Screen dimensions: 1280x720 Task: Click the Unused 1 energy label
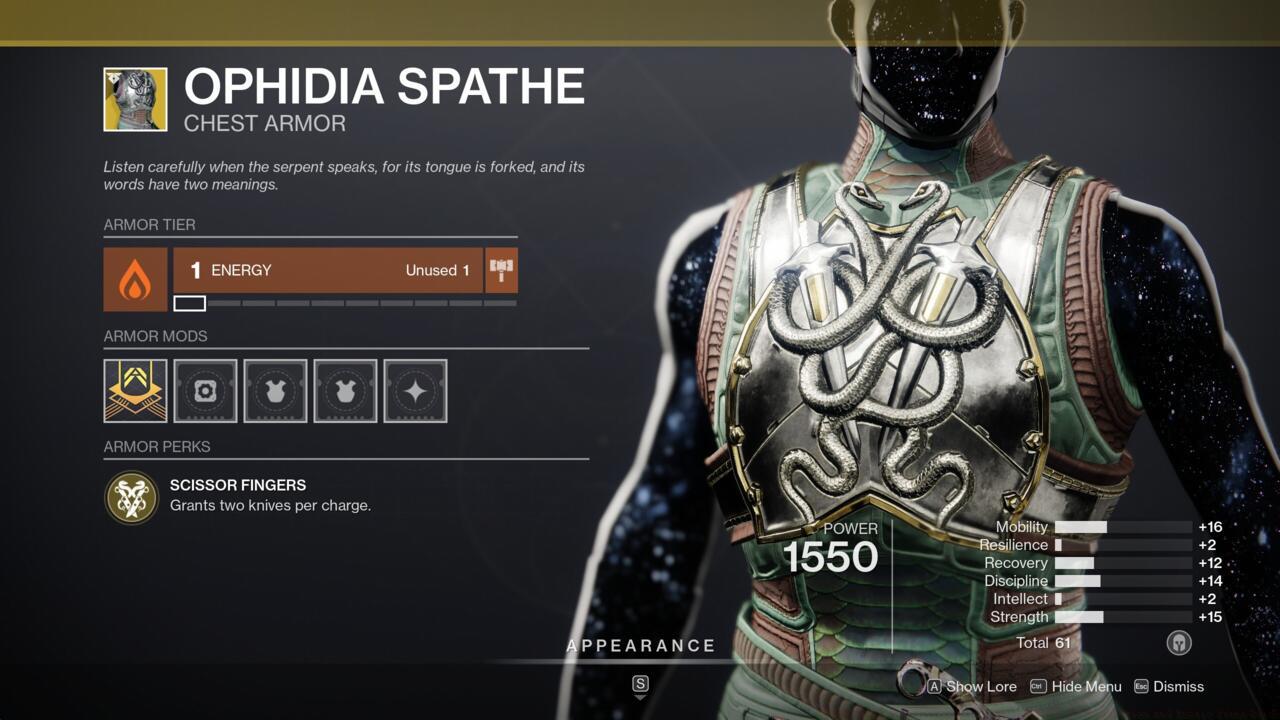(437, 270)
